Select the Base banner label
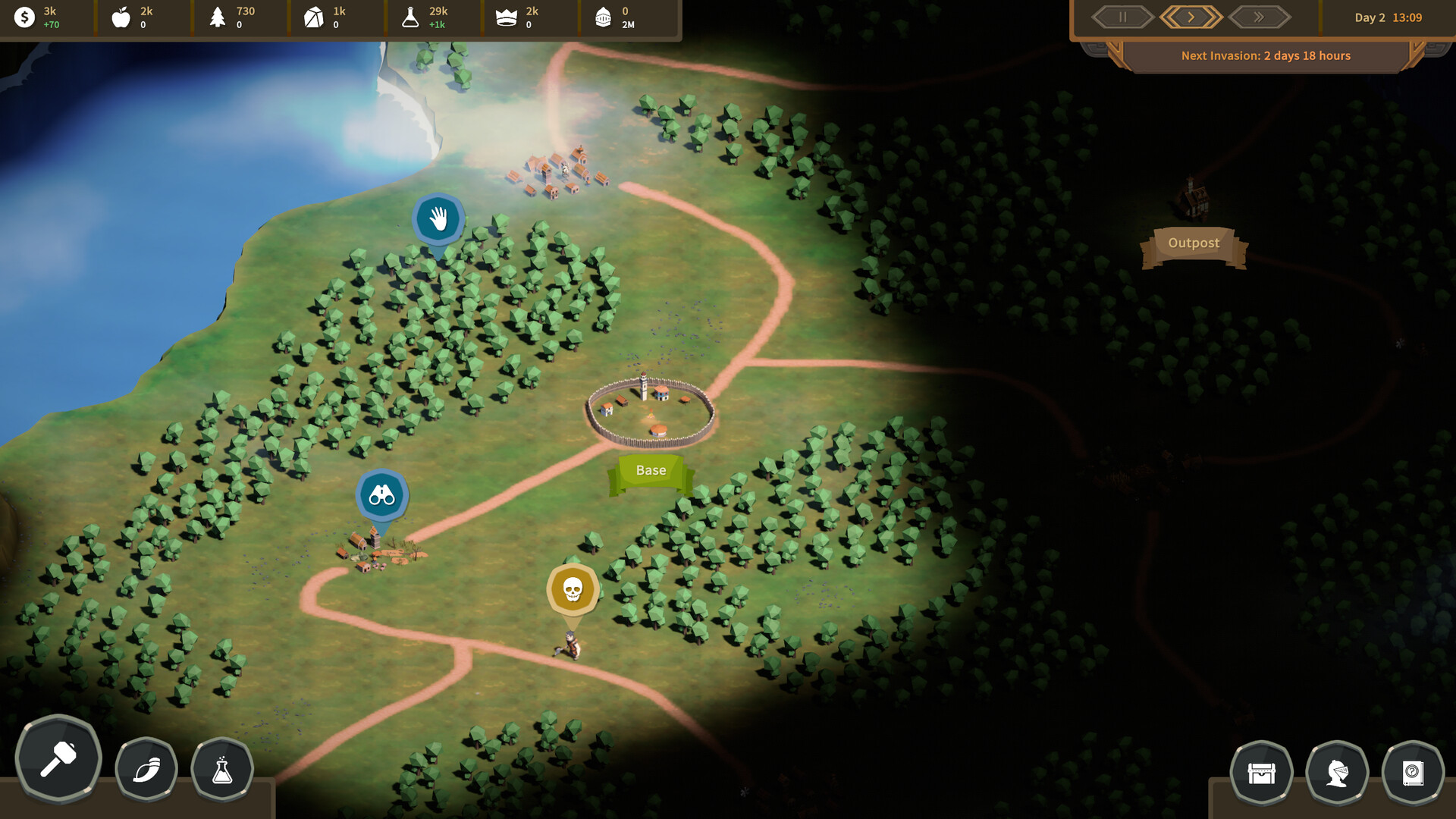This screenshot has width=1456, height=819. tap(651, 471)
